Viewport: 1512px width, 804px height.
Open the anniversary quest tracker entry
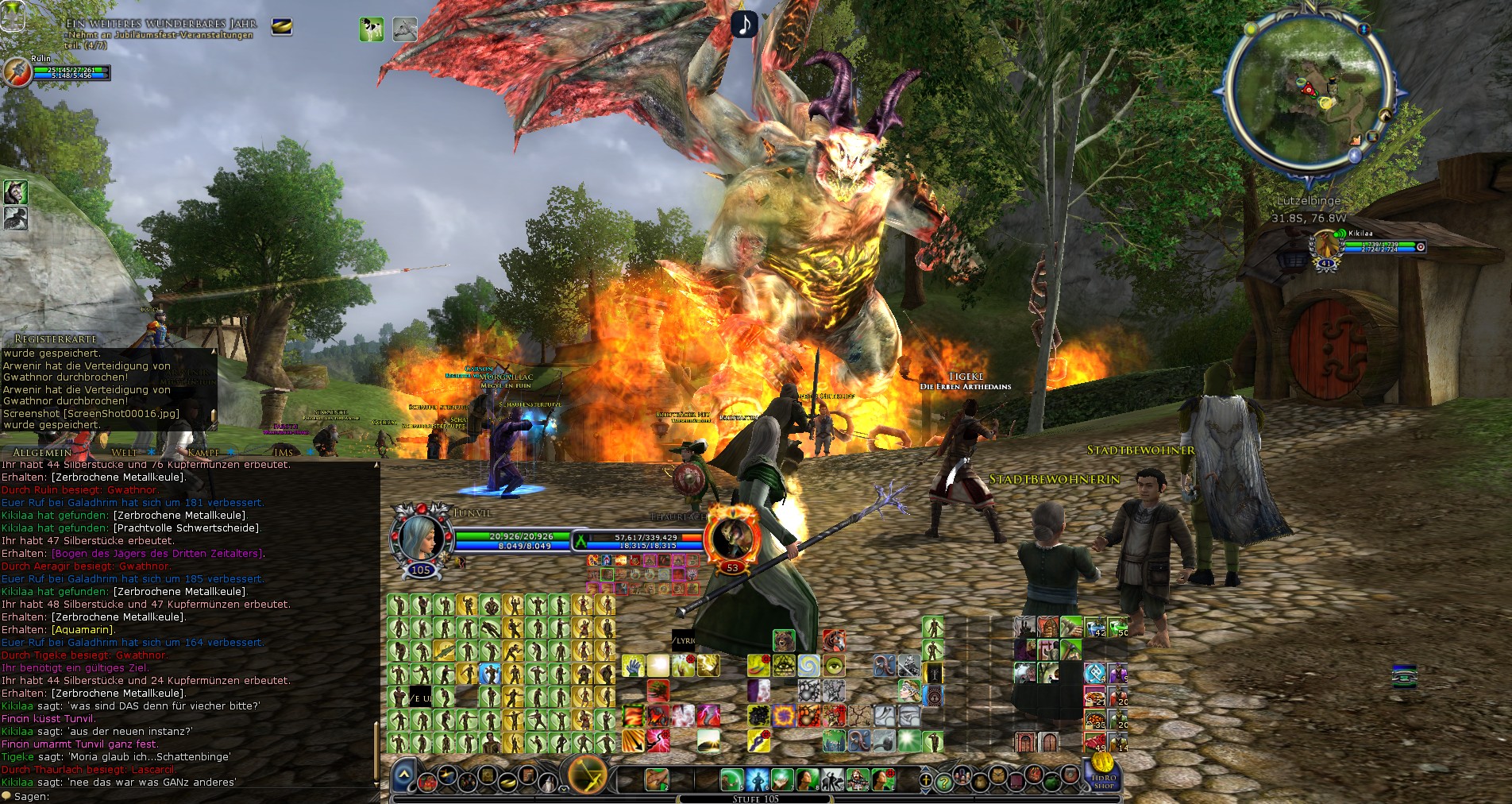coord(160,29)
